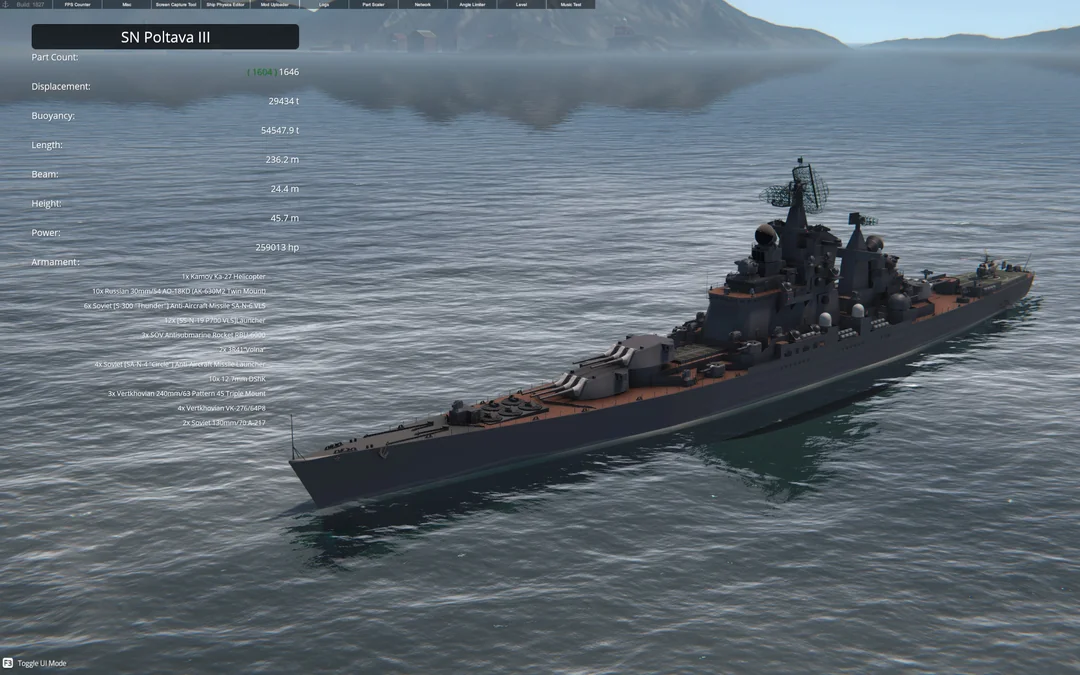
Task: Click the Network toolbar entry
Action: tap(423, 5)
